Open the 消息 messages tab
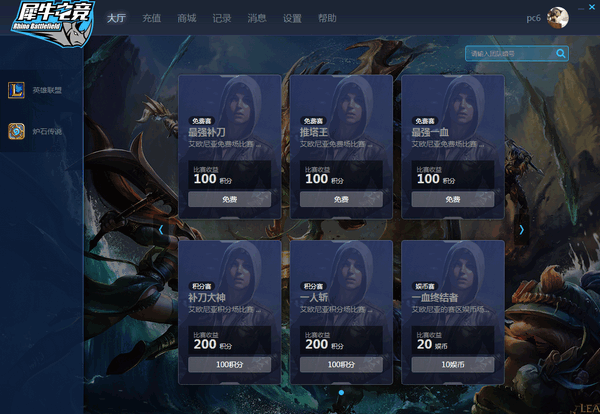Screen dimensions: 600x414 (x=257, y=18)
